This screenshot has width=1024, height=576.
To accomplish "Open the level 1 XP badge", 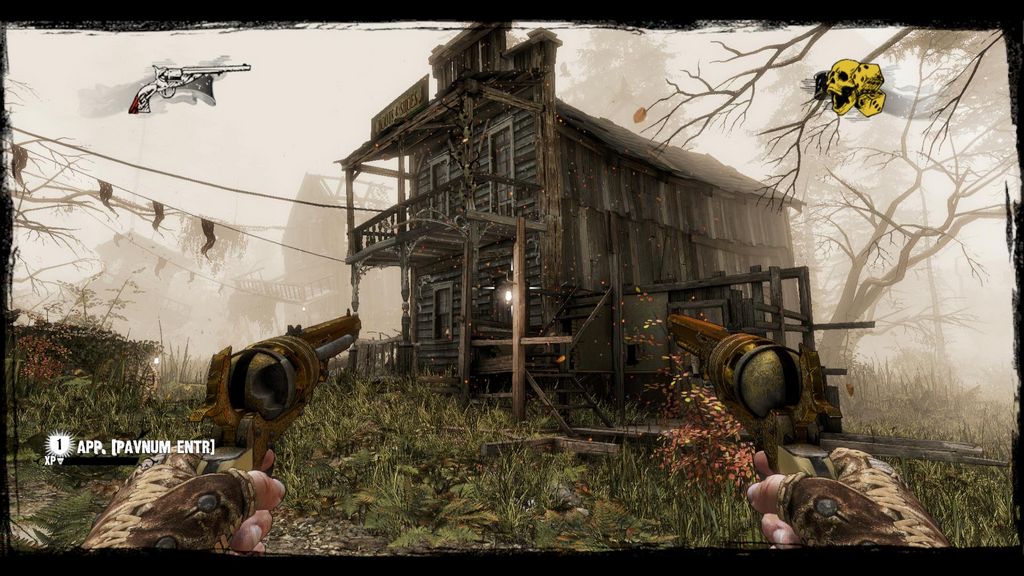I will point(60,443).
